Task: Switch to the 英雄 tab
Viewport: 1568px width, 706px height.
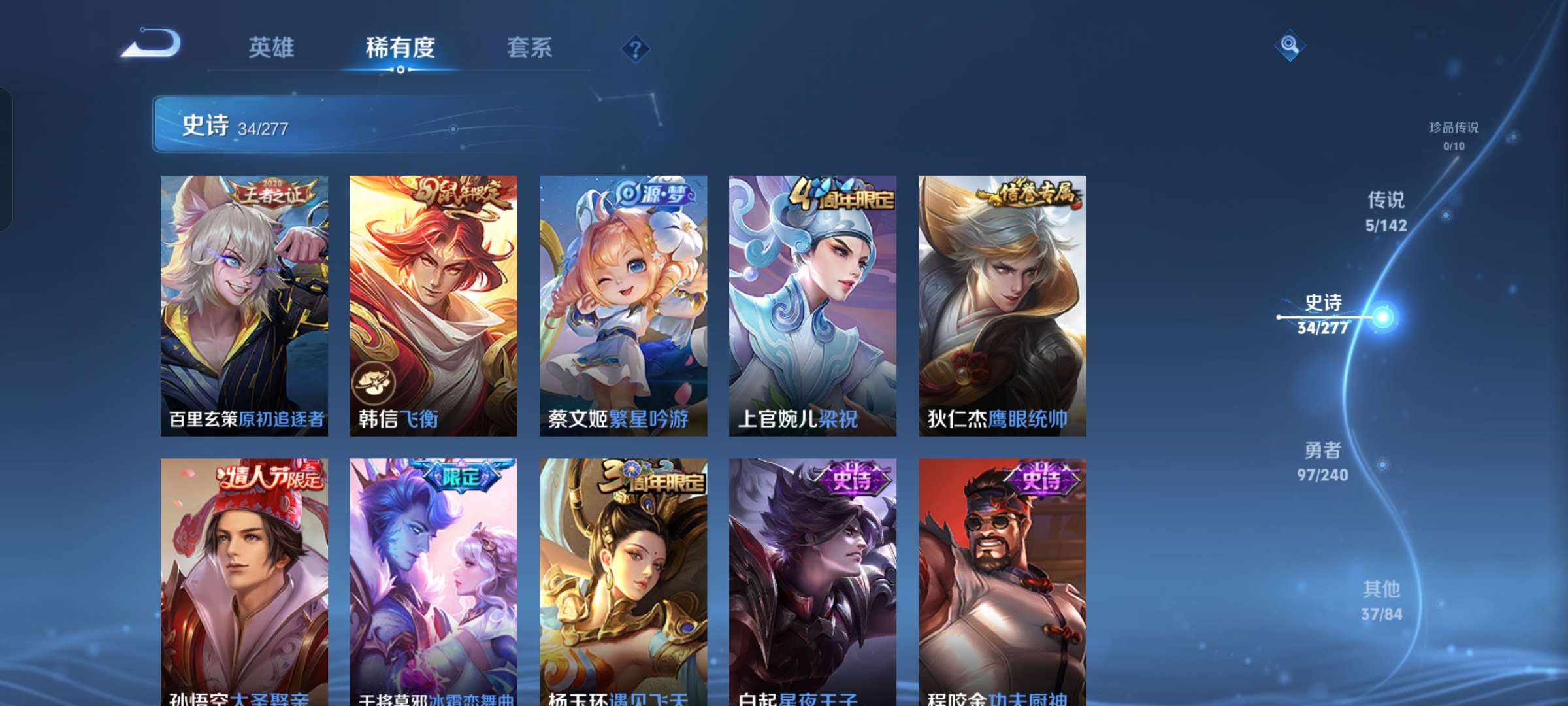Action: pyautogui.click(x=273, y=47)
